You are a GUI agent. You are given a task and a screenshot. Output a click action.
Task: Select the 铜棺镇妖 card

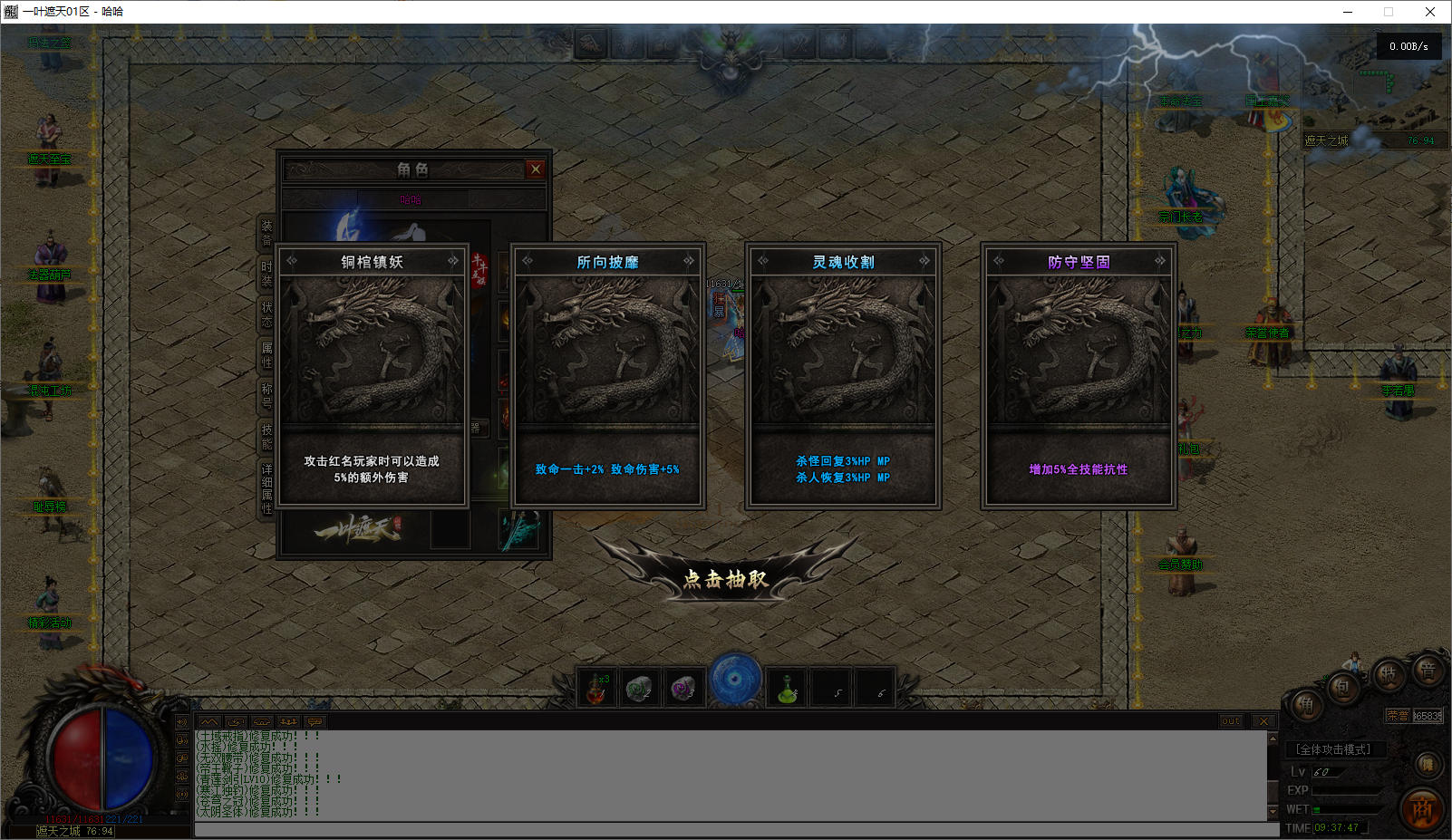click(x=372, y=375)
